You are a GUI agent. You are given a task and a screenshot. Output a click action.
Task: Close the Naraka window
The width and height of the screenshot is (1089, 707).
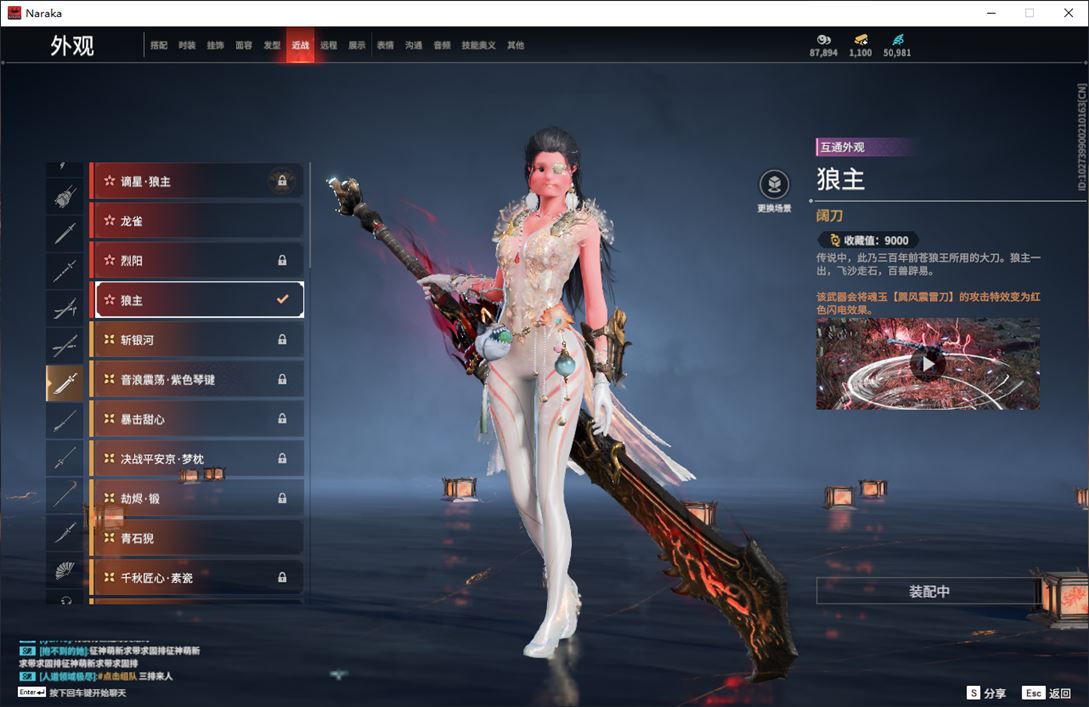tap(1066, 13)
